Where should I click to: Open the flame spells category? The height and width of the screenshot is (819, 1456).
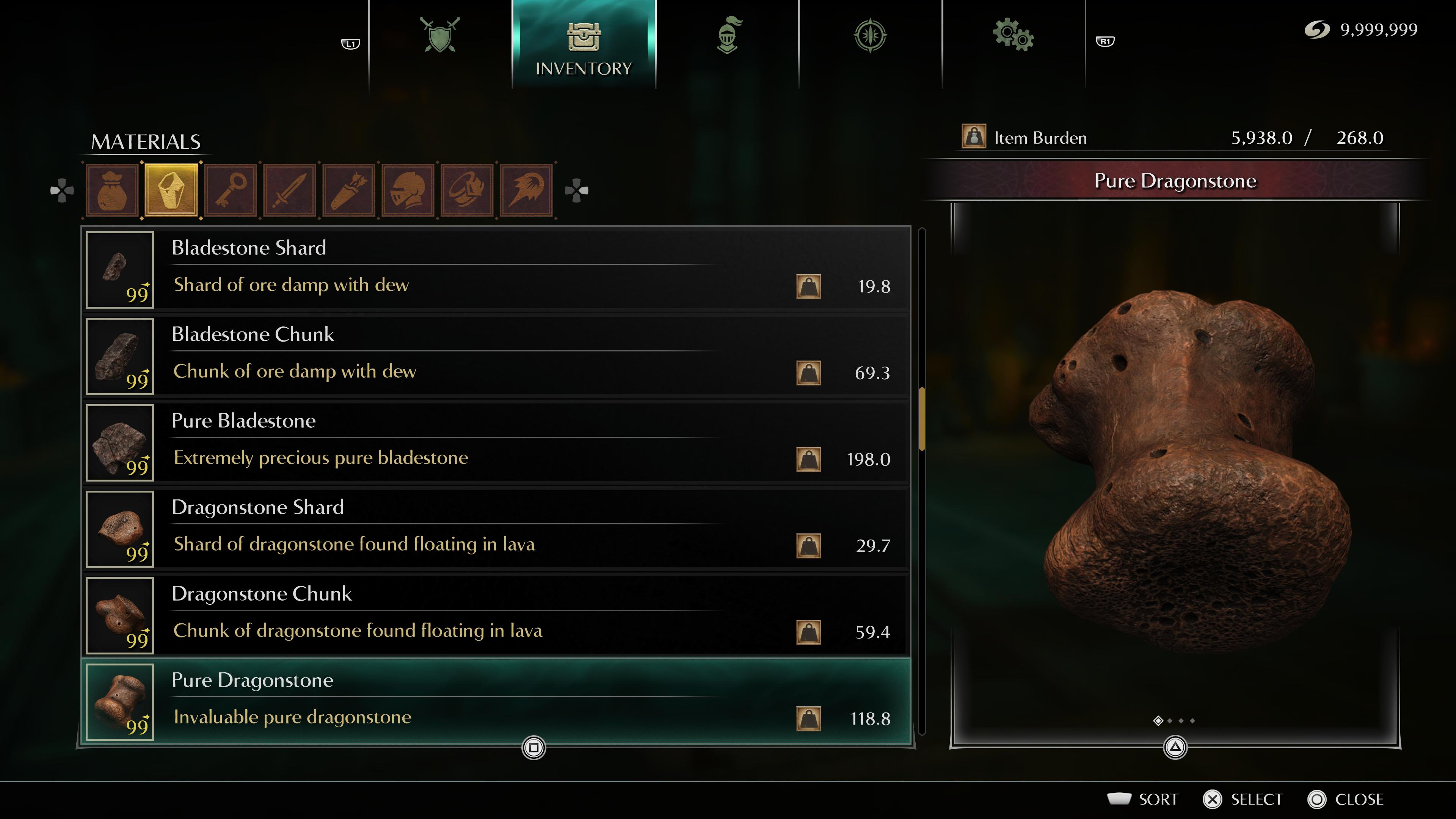[x=526, y=190]
